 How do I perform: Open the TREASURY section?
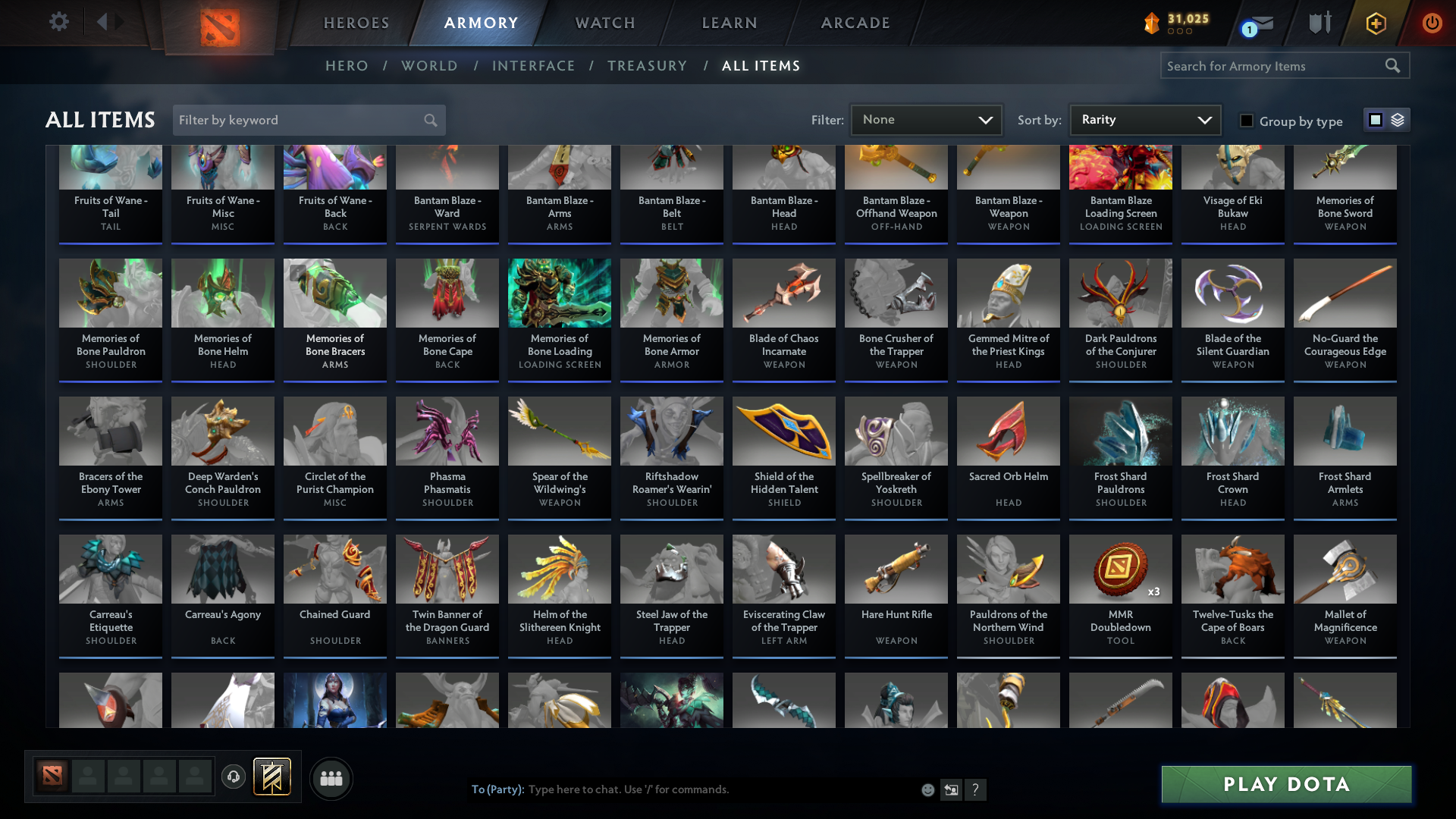click(x=647, y=66)
